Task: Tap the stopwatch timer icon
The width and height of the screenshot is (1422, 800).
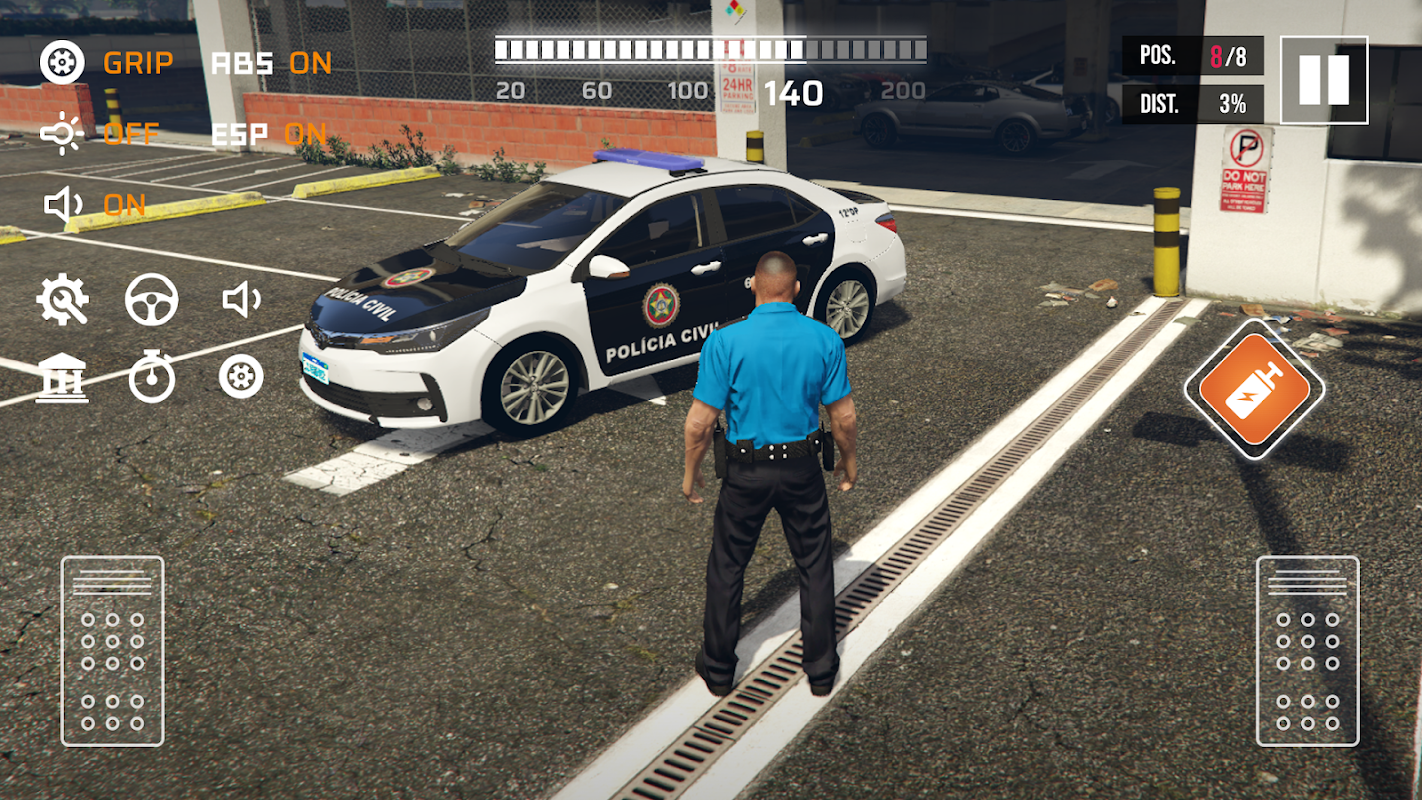Action: [152, 378]
